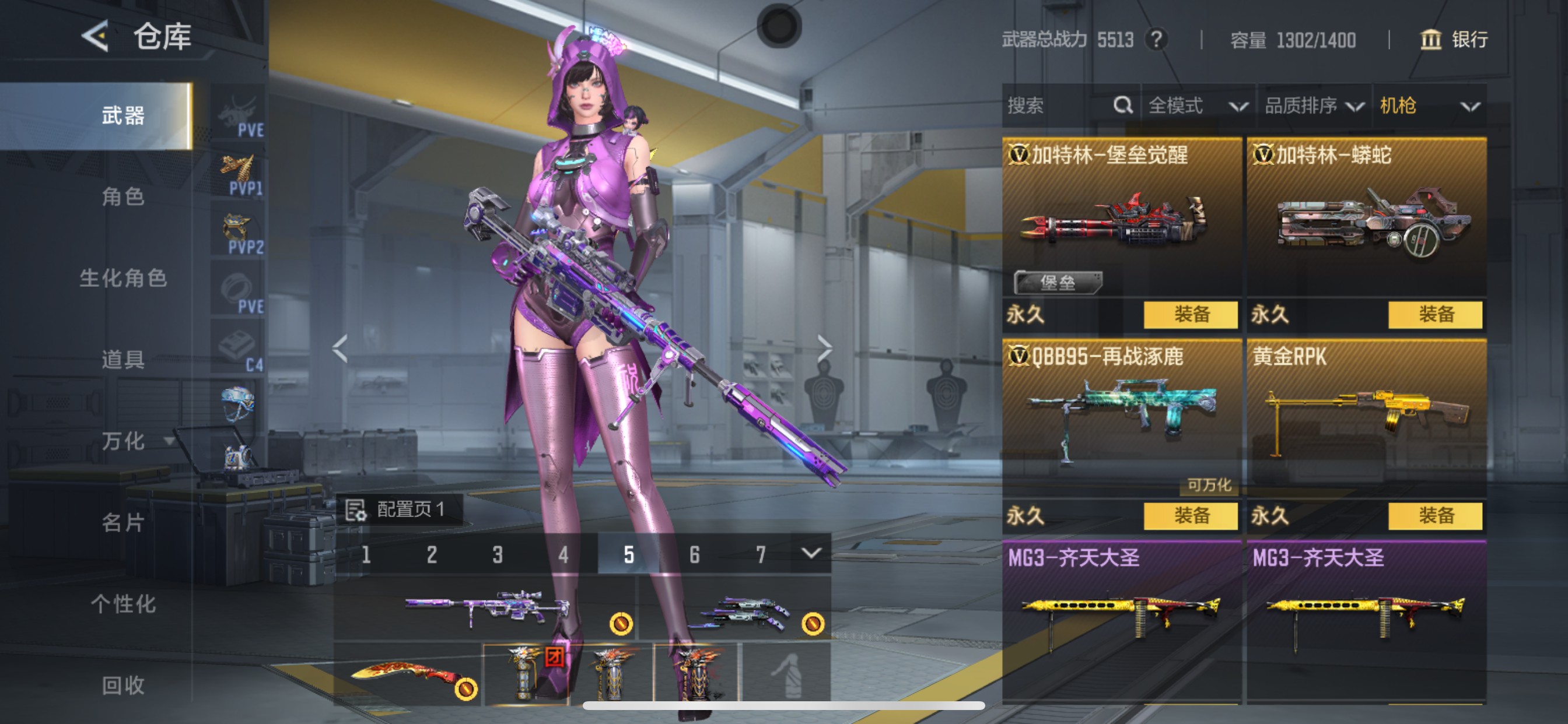The width and height of the screenshot is (1568, 724).
Task: Select loadout slot number 6
Action: [695, 554]
